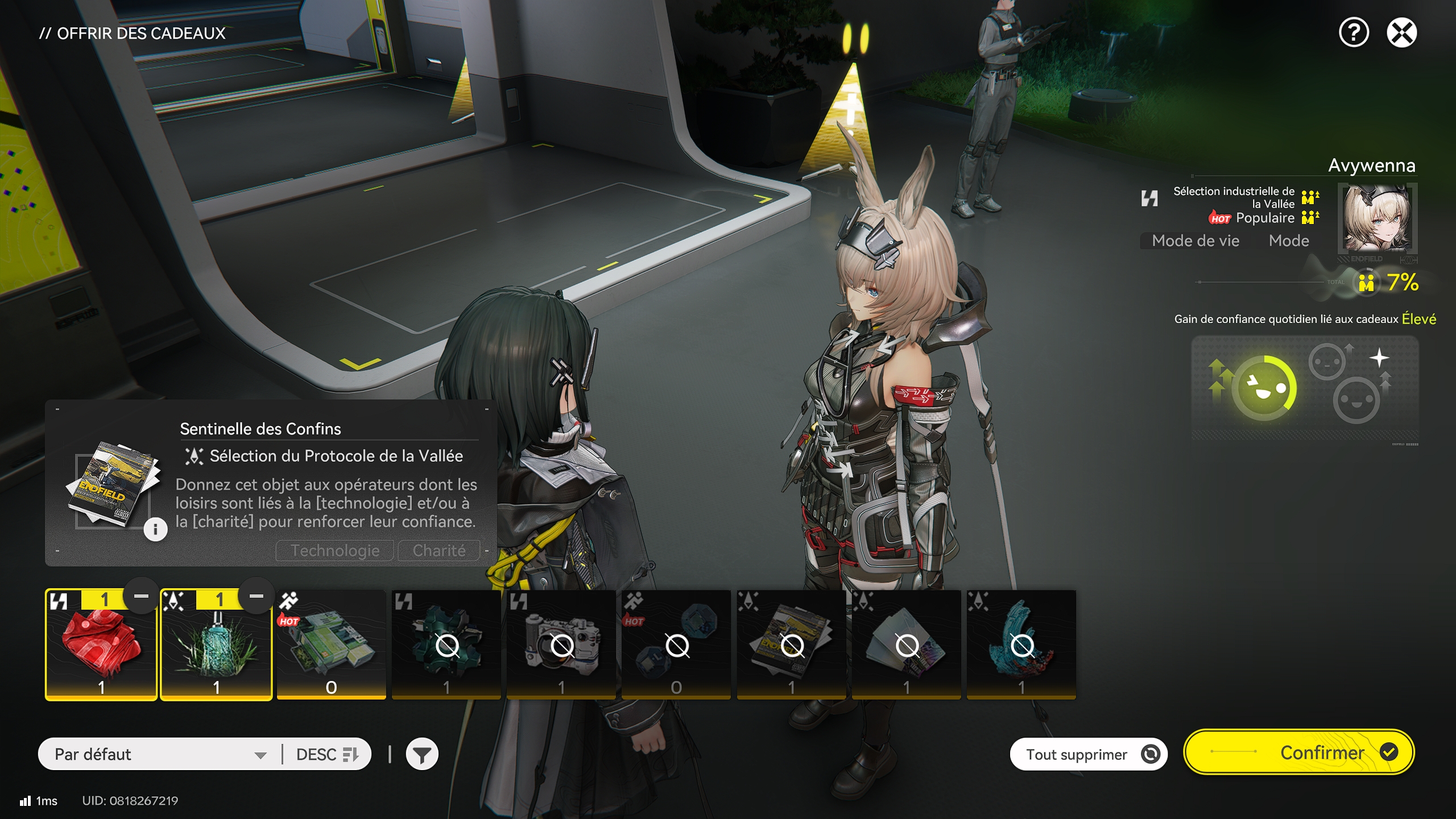Screen dimensions: 1456x819
Task: Click the dark gear-shaped gift item
Action: [x=446, y=643]
